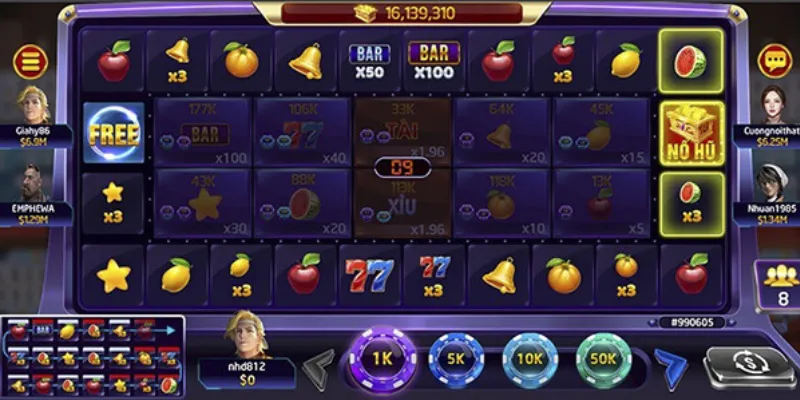The image size is (800, 400).
Task: Open the hamburger menu button
Action: pyautogui.click(x=30, y=62)
